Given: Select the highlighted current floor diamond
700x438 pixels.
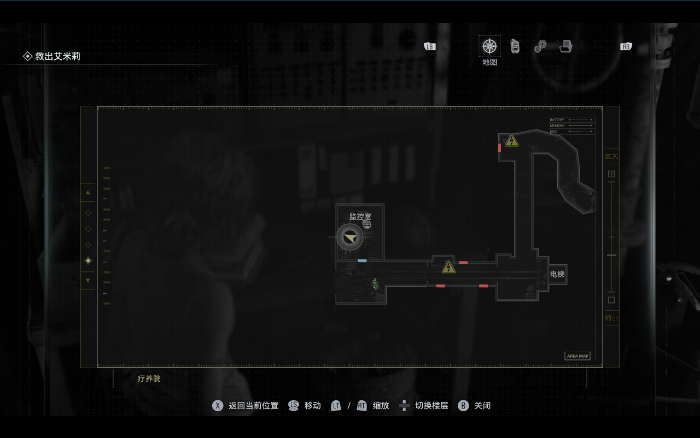Looking at the screenshot, I should [88, 261].
